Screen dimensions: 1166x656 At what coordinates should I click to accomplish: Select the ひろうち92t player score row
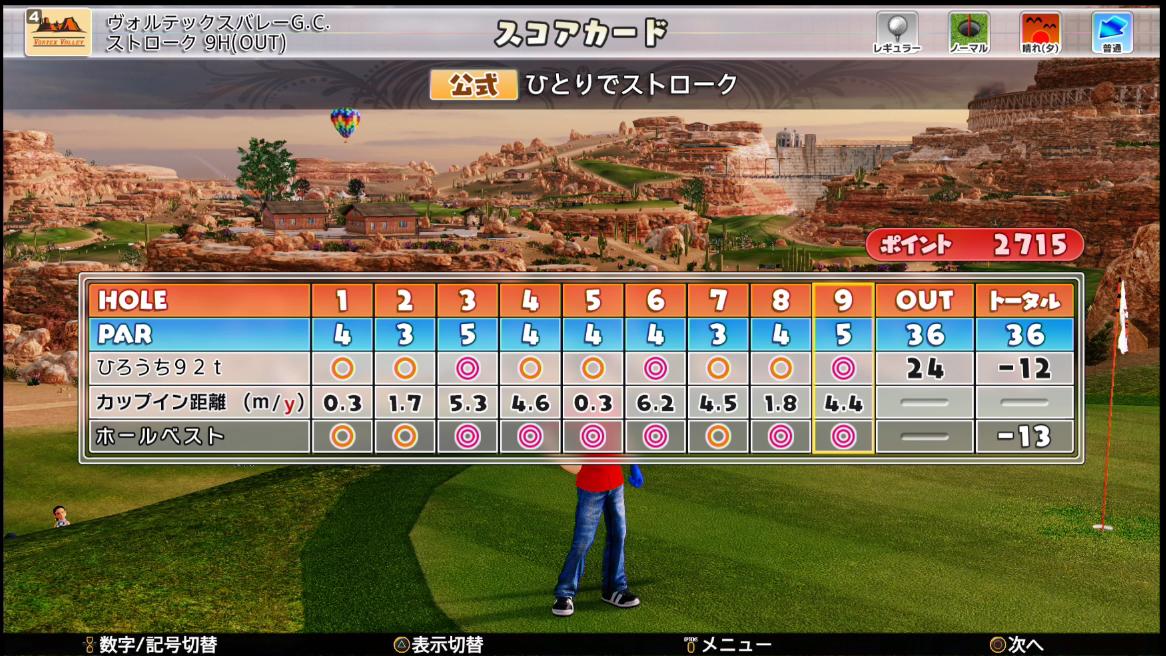(198, 368)
